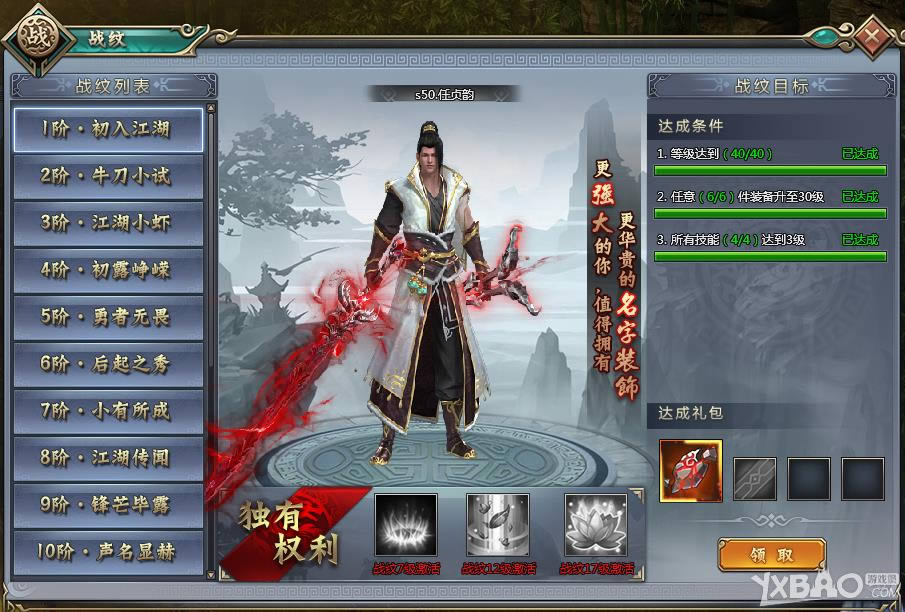Open the 3阶·江湖小虾 tier
Image resolution: width=905 pixels, height=612 pixels.
point(107,222)
